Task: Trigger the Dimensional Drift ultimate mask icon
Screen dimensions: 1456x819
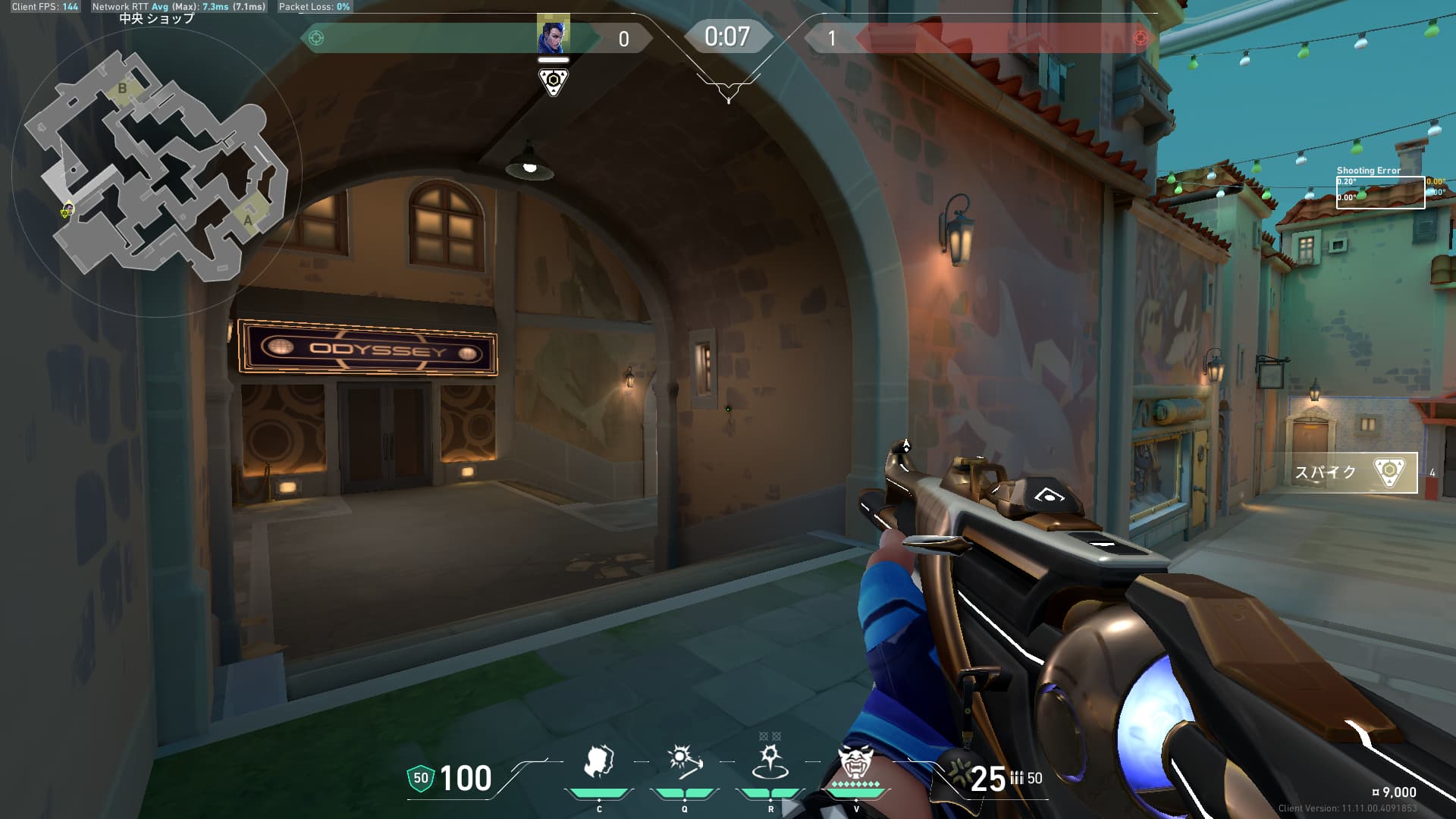Action: [x=855, y=763]
